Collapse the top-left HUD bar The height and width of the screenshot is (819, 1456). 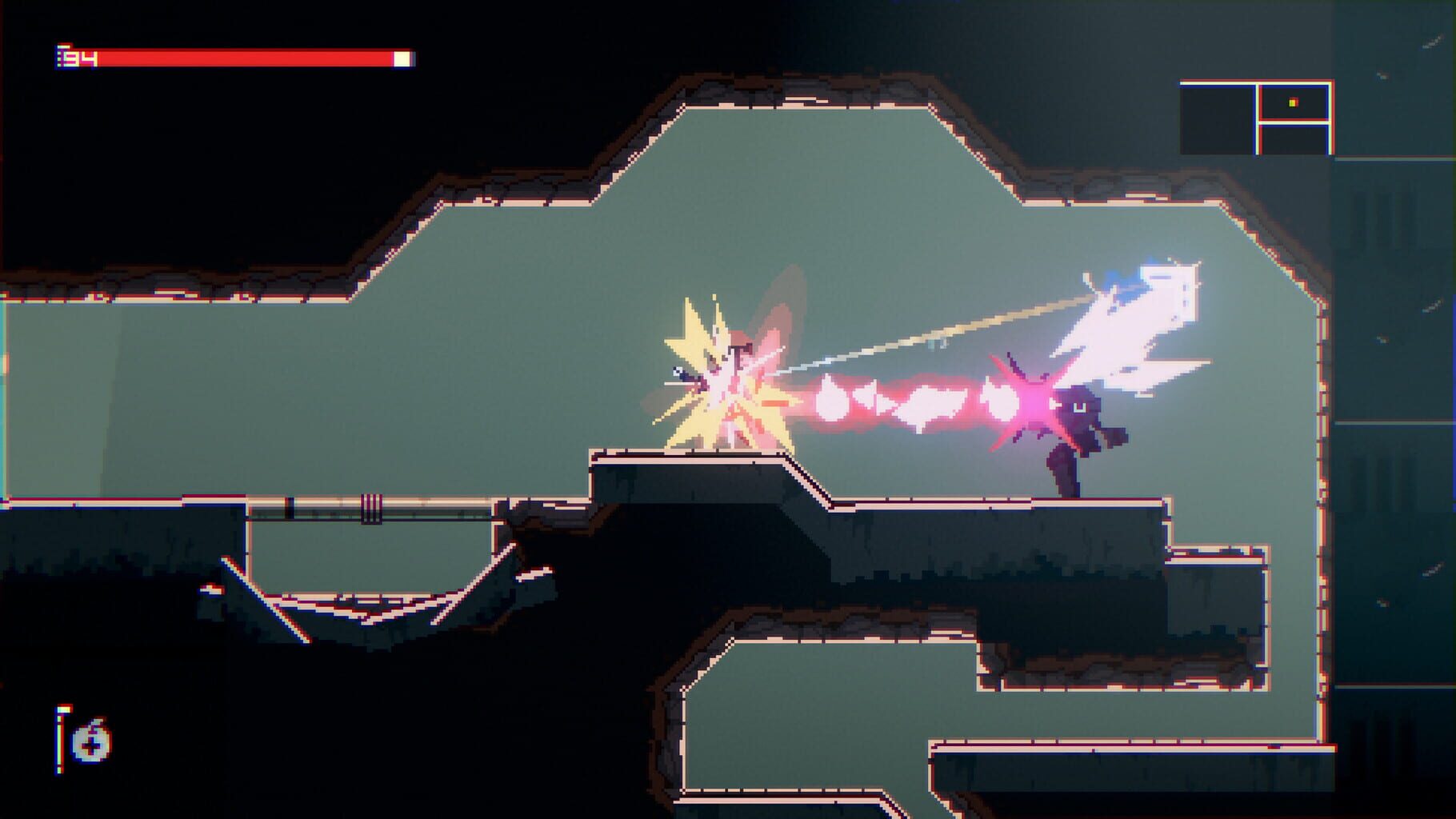click(232, 58)
